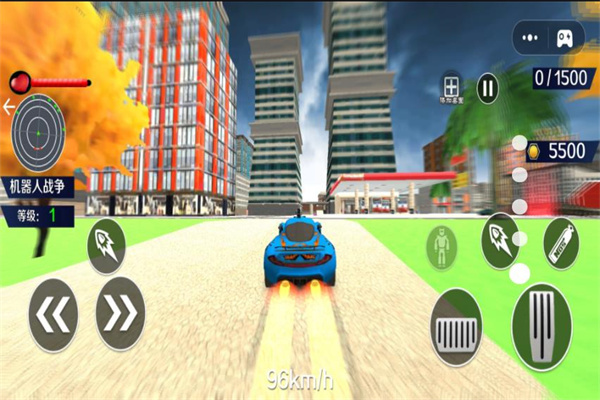Open the circular radar minimap

coord(38,131)
